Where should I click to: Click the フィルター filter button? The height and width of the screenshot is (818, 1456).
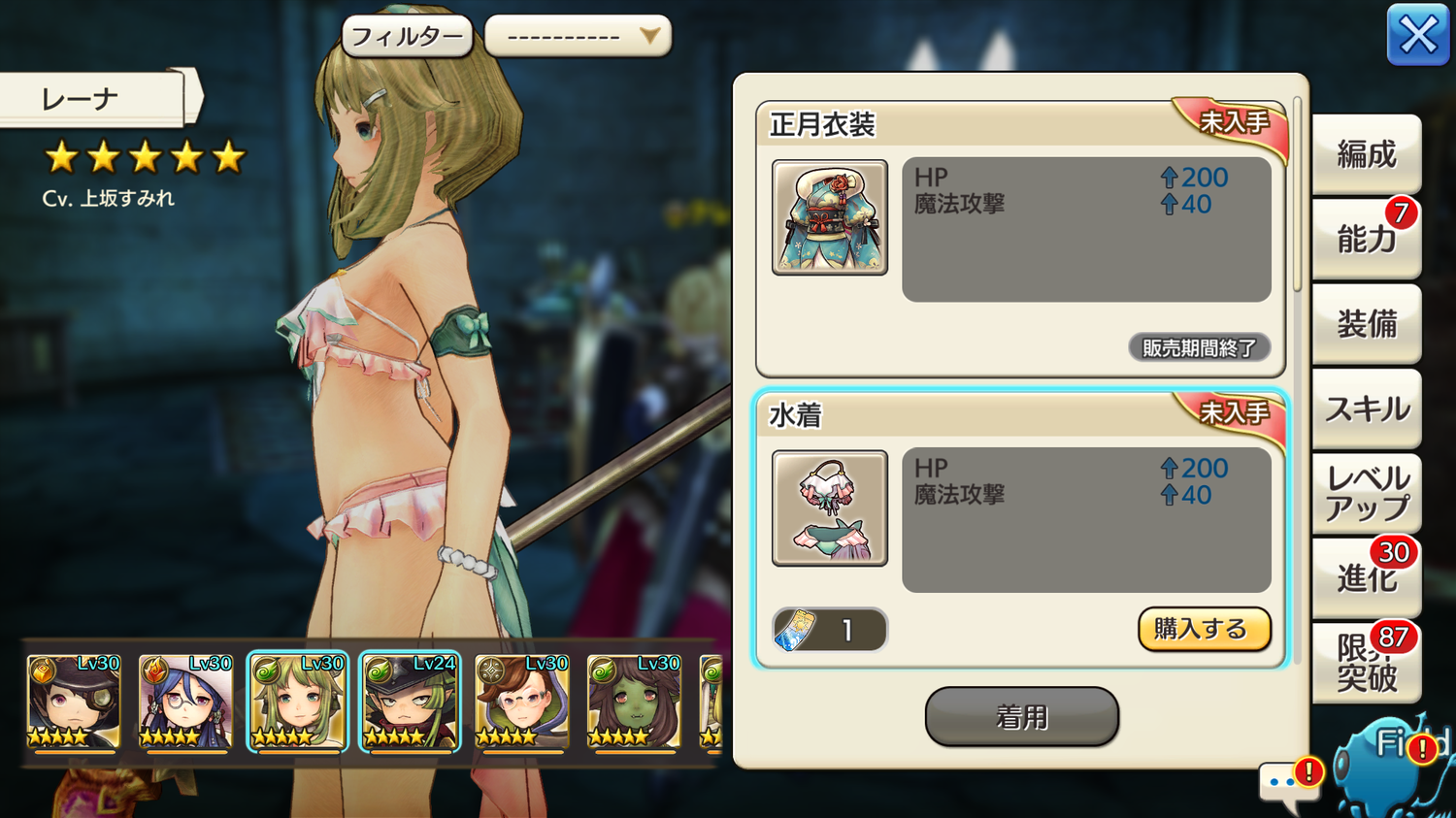point(407,37)
